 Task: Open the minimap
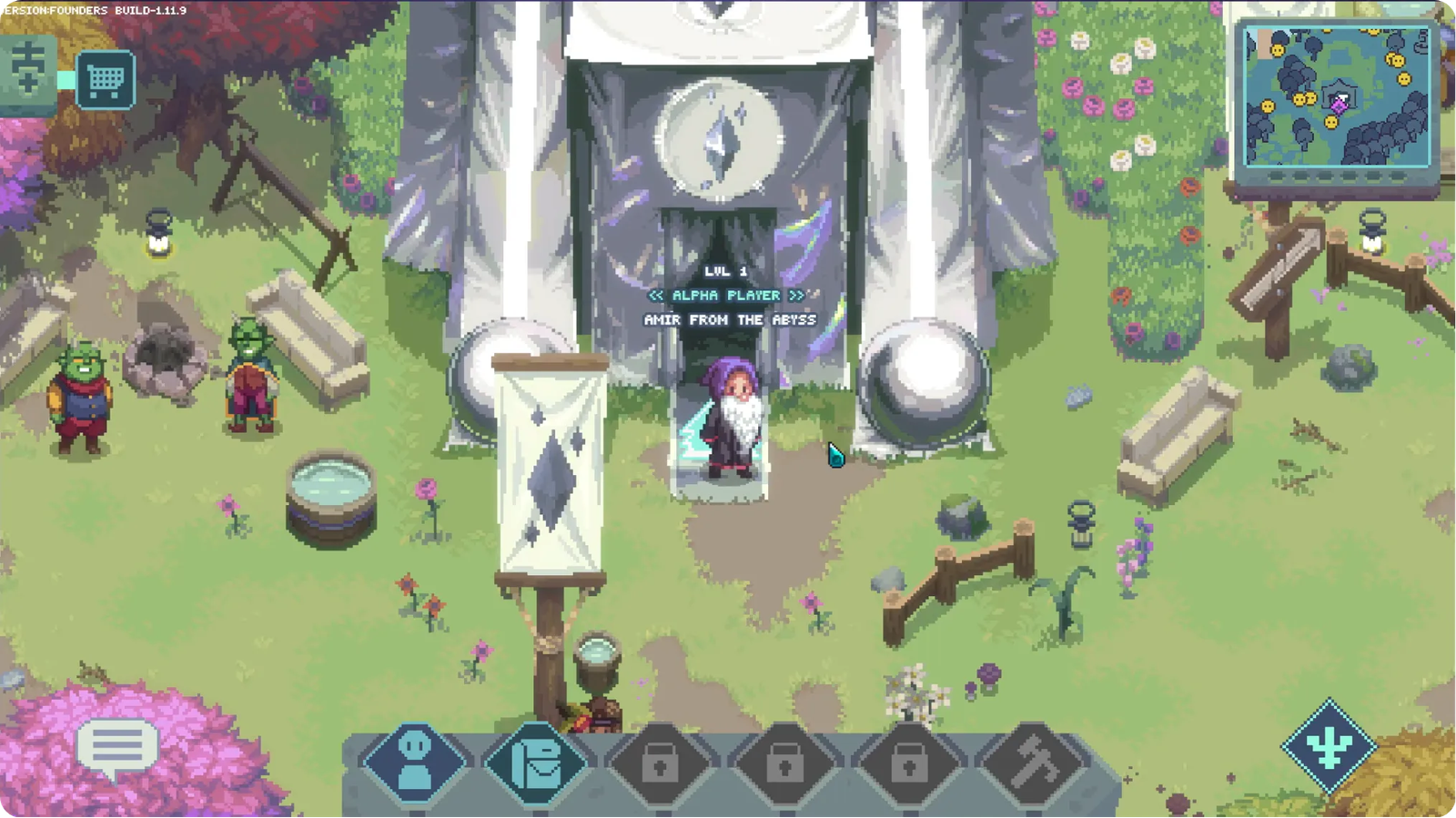1336,96
